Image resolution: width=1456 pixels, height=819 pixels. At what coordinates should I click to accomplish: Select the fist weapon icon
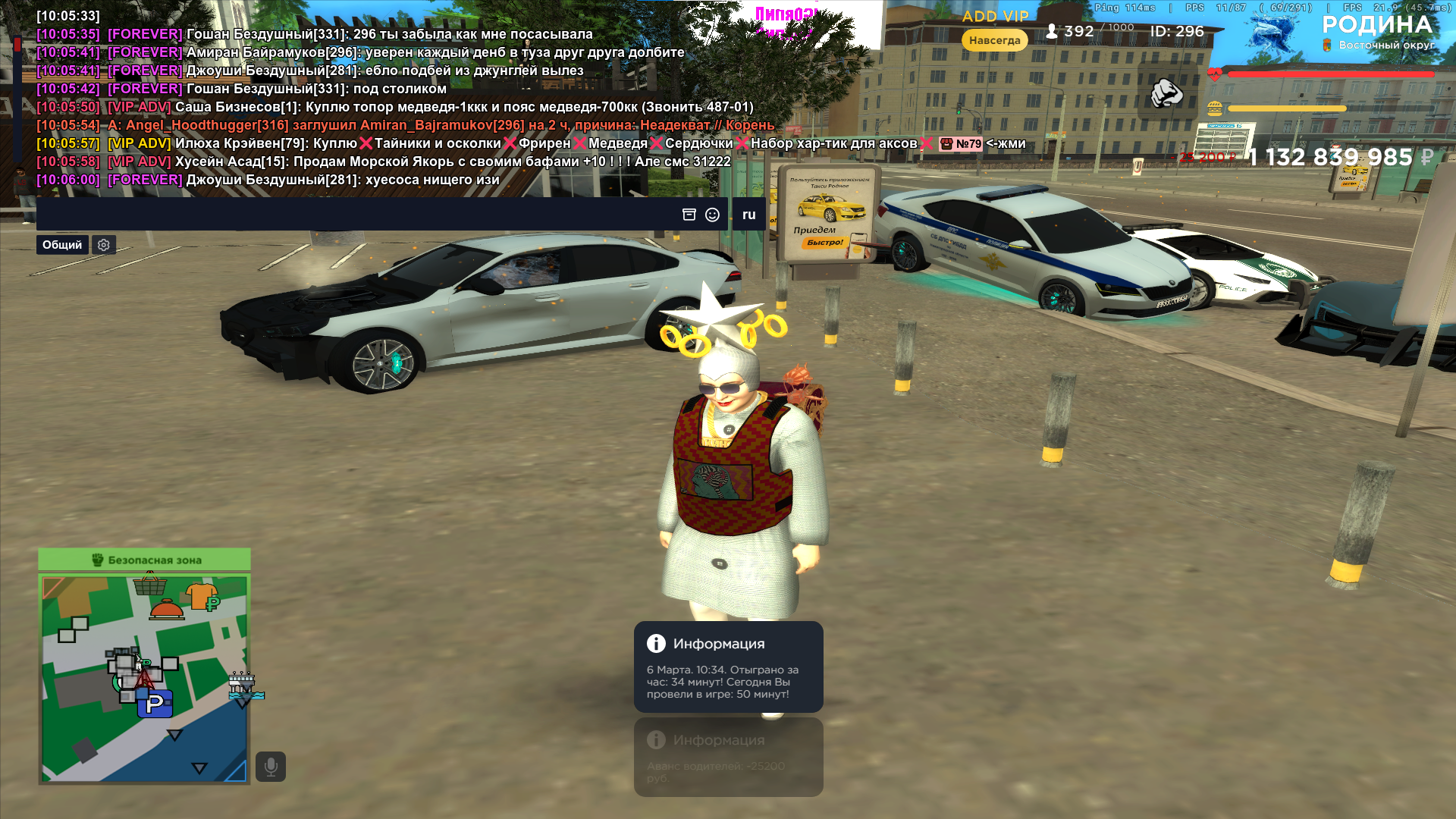(x=1166, y=93)
